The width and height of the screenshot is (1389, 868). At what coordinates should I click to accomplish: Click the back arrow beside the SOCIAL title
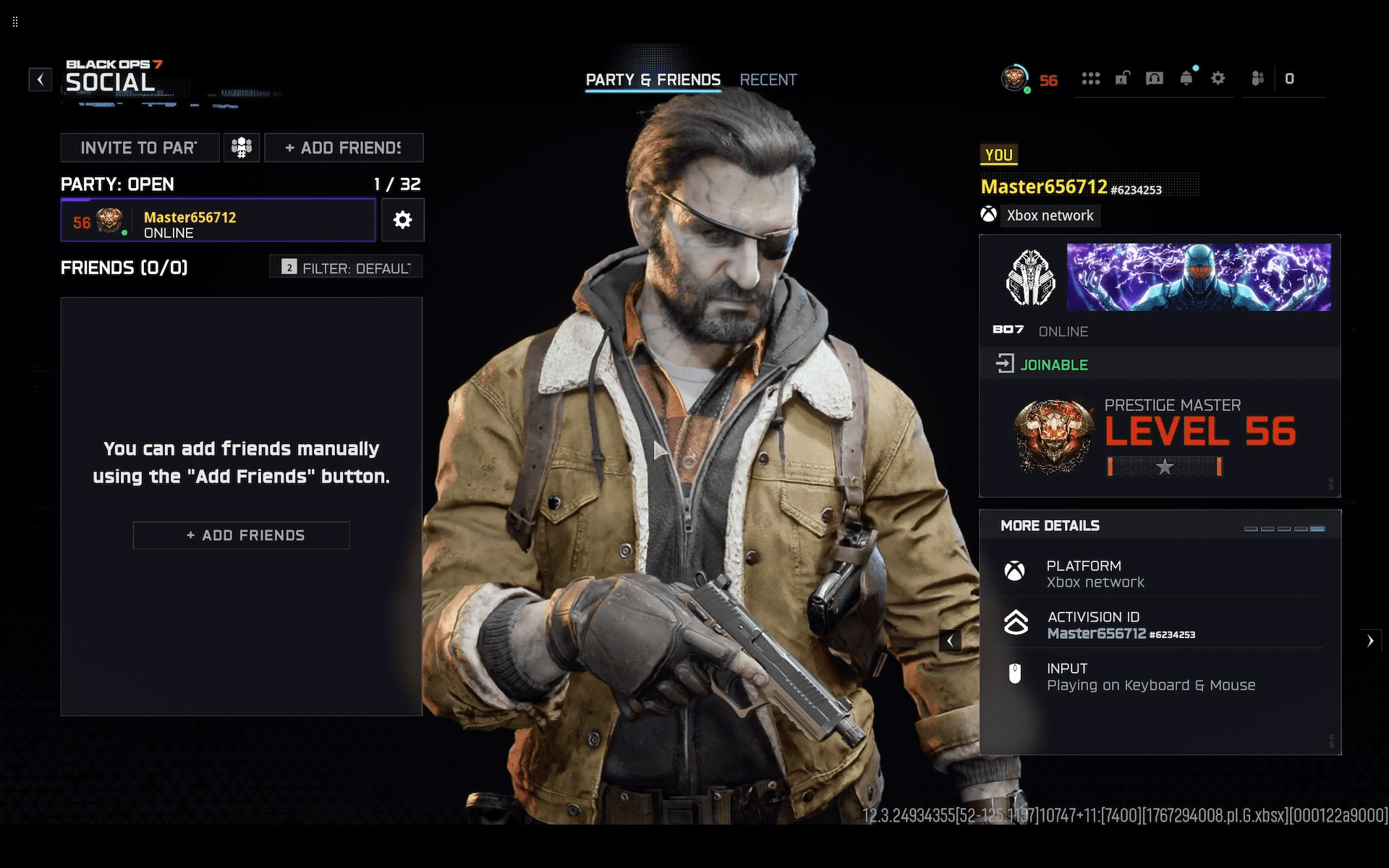(x=40, y=80)
